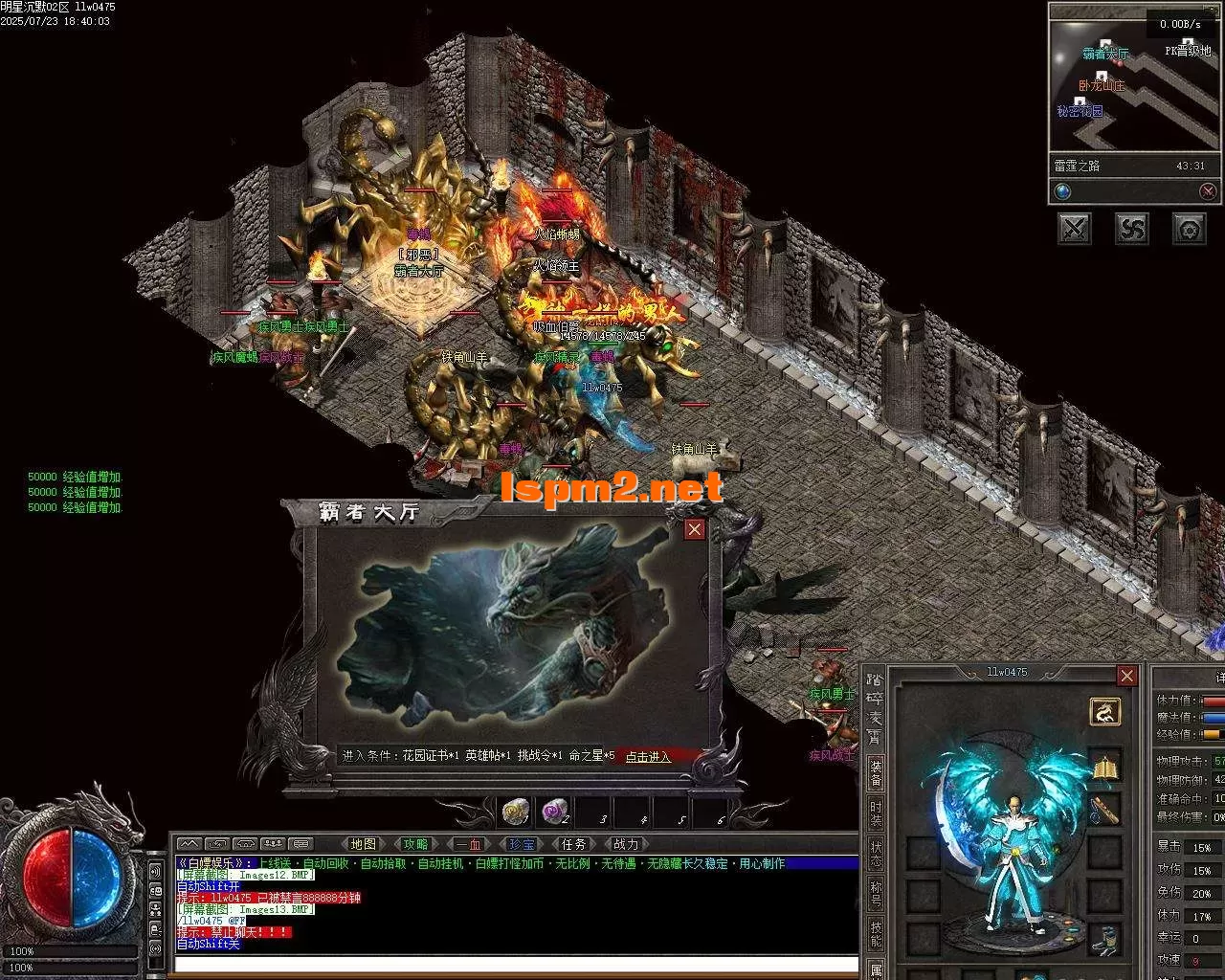The height and width of the screenshot is (980, 1225).
Task: Open the 战力 combat power button
Action: click(625, 844)
